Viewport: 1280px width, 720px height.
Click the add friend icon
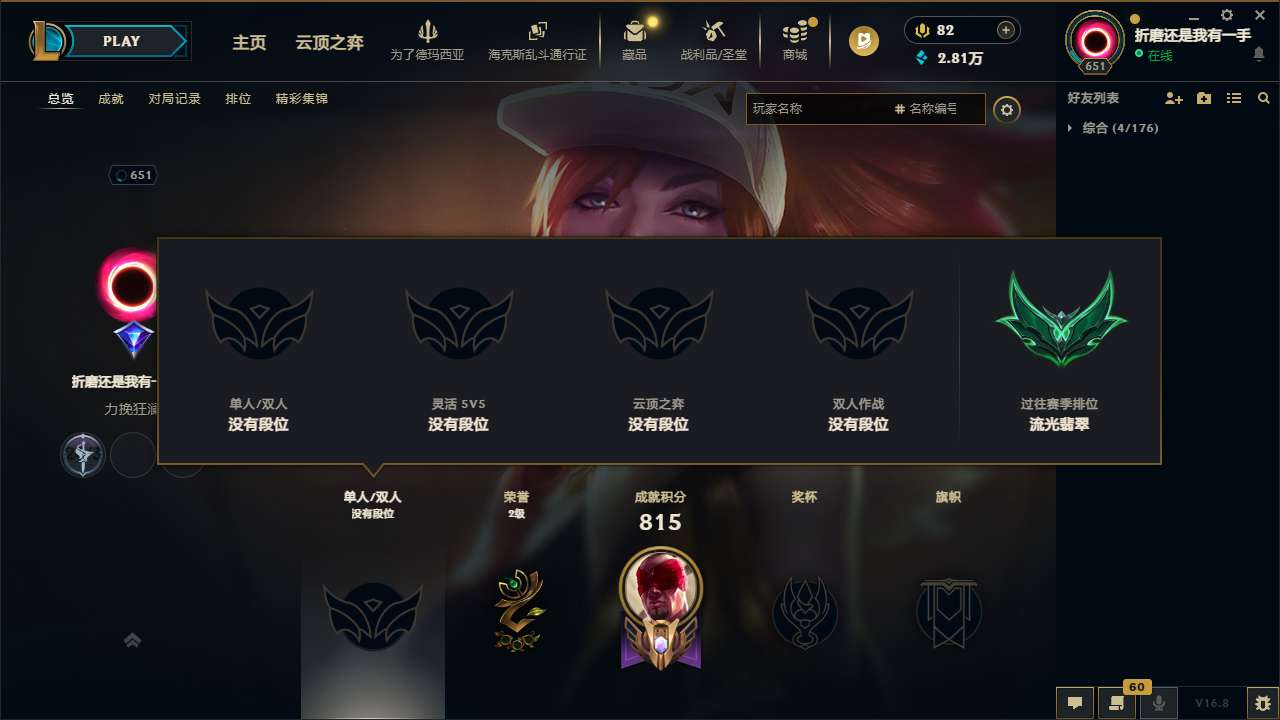pos(1171,98)
